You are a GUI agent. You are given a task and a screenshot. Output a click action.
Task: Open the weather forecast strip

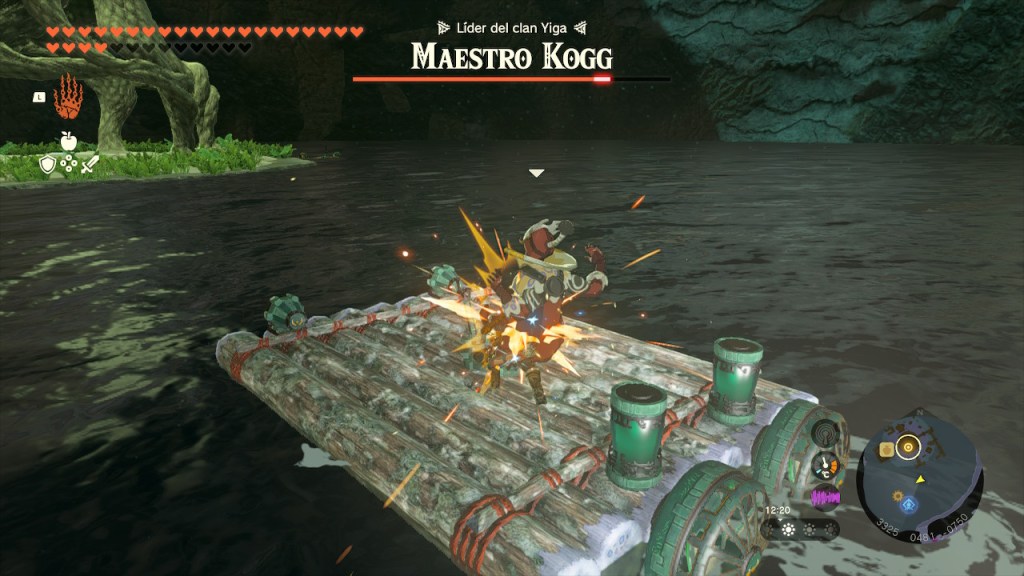click(799, 529)
